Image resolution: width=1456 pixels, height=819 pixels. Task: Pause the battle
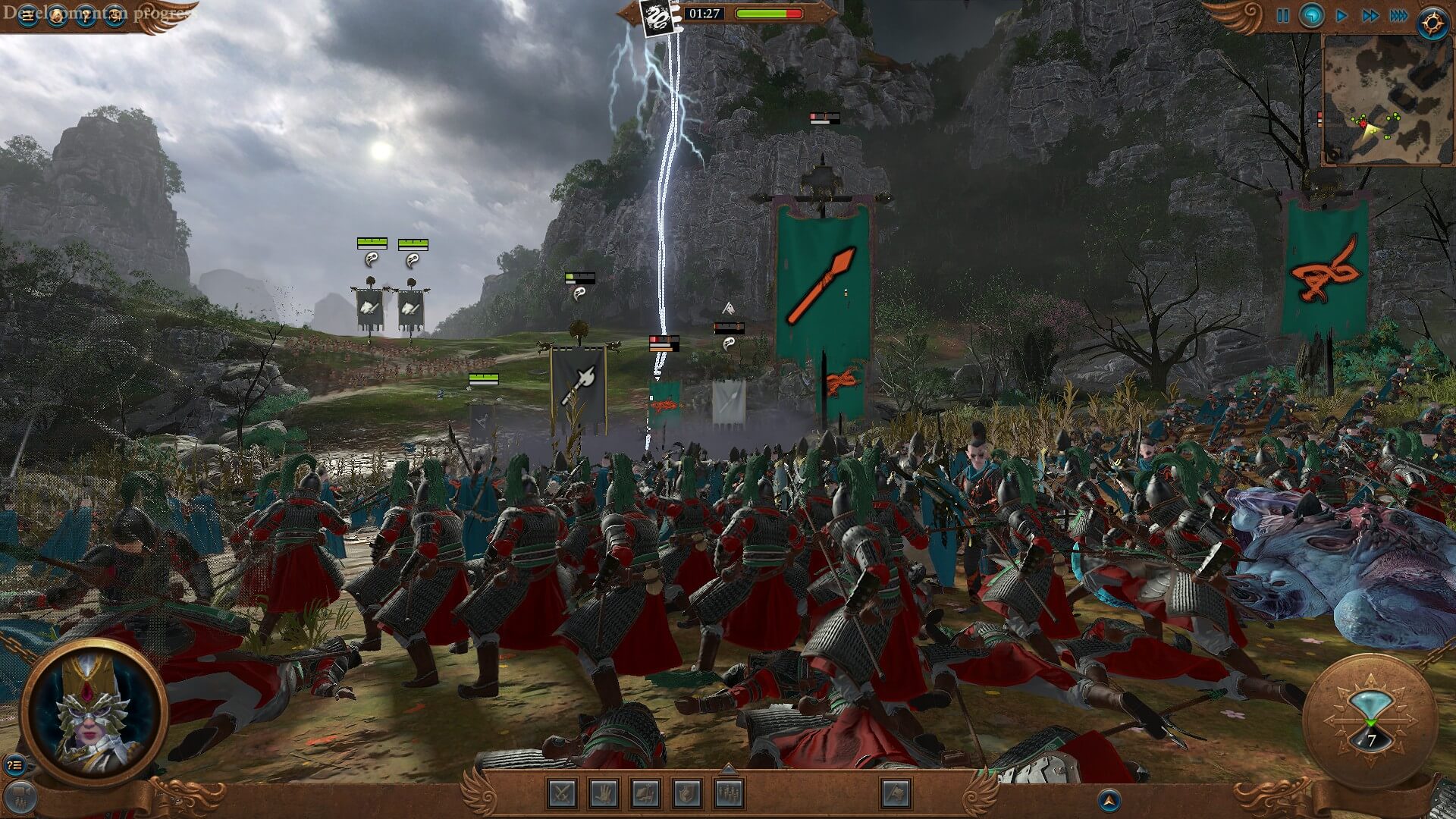(1282, 16)
